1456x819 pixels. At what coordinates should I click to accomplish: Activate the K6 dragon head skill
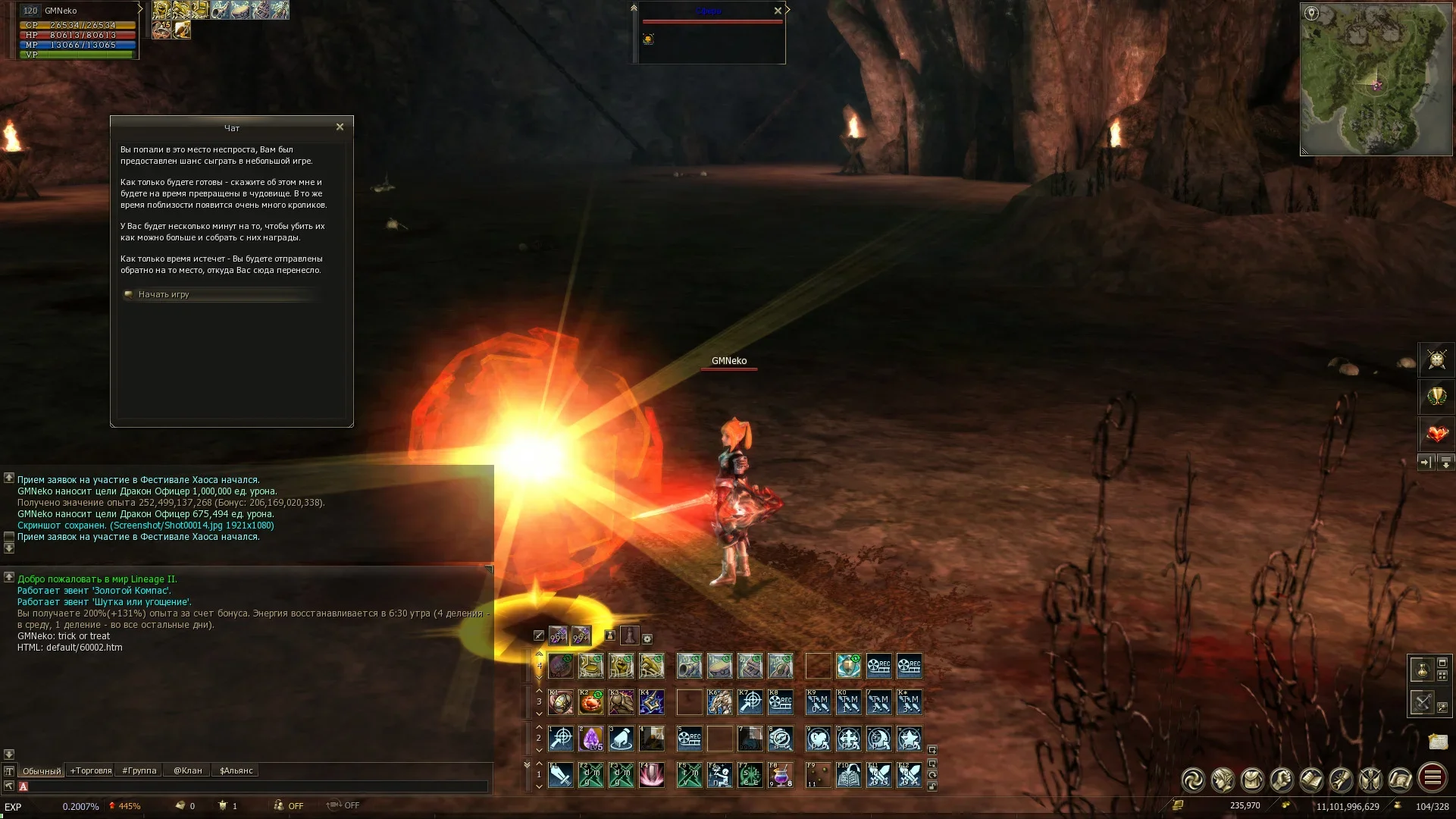[719, 702]
